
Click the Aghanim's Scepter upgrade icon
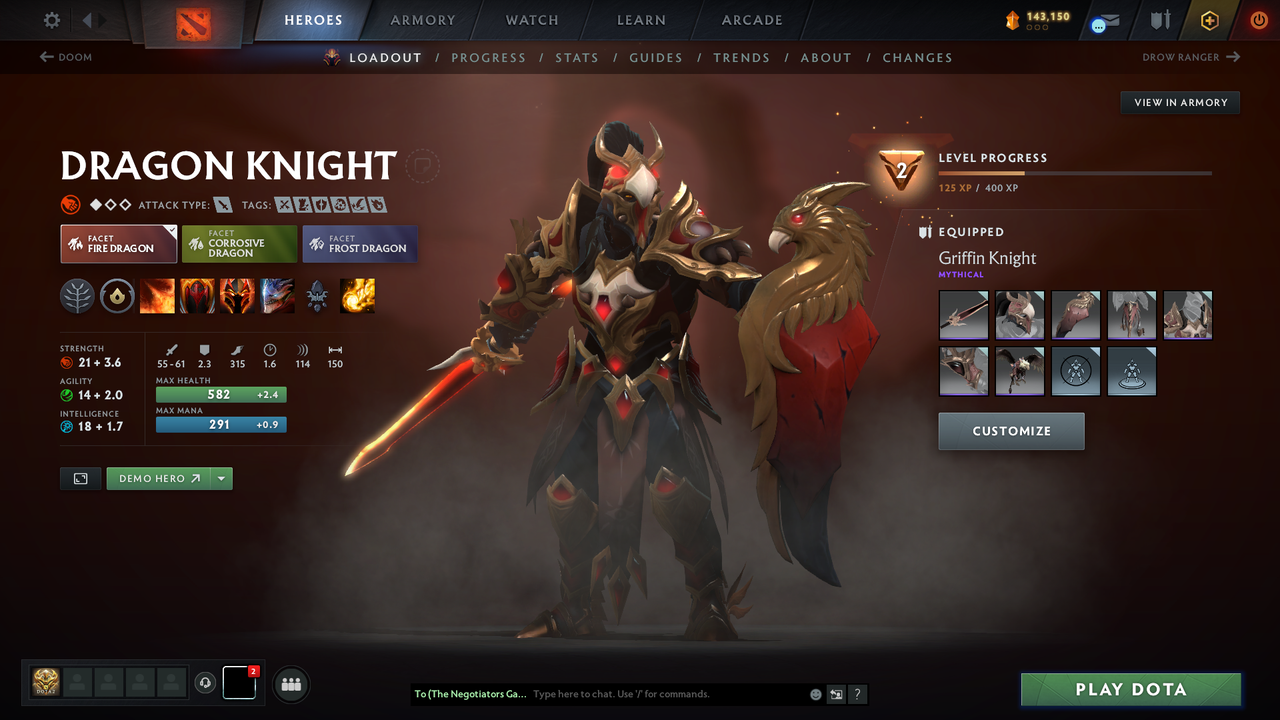point(117,295)
